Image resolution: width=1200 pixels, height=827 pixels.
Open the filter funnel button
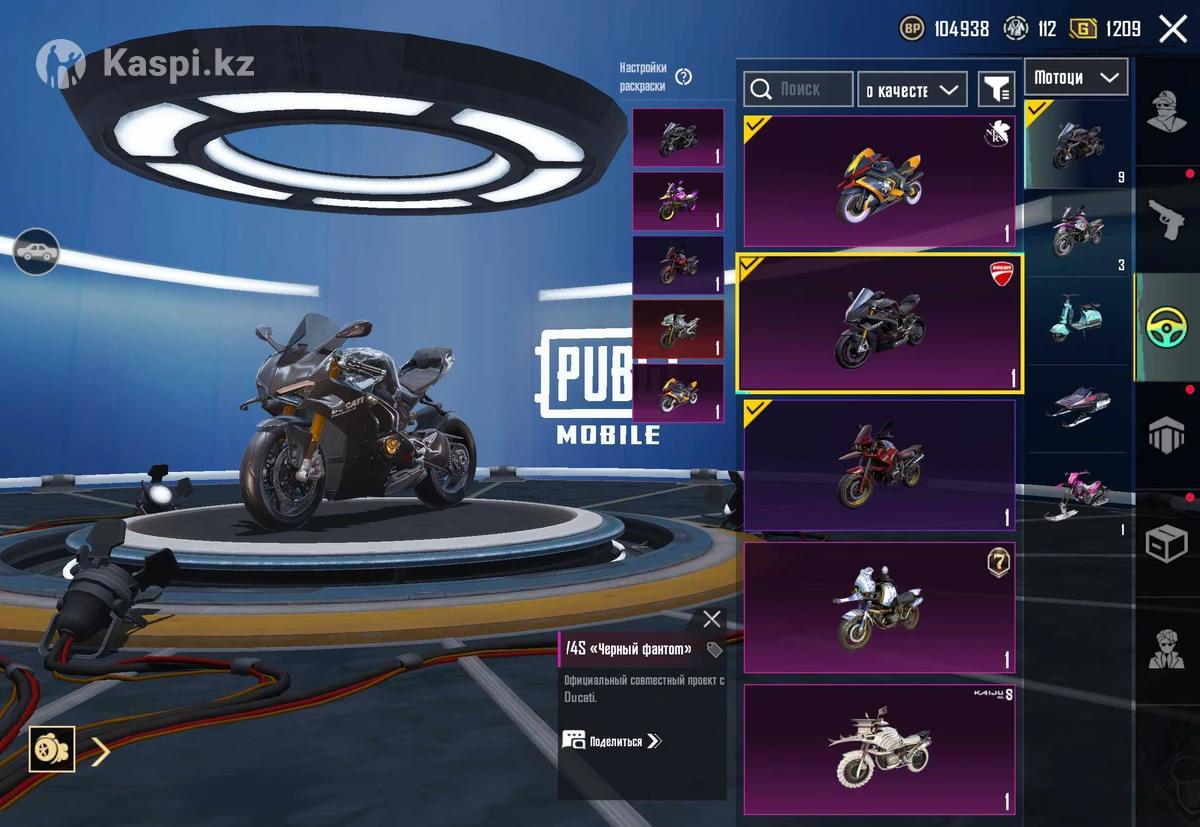(996, 90)
